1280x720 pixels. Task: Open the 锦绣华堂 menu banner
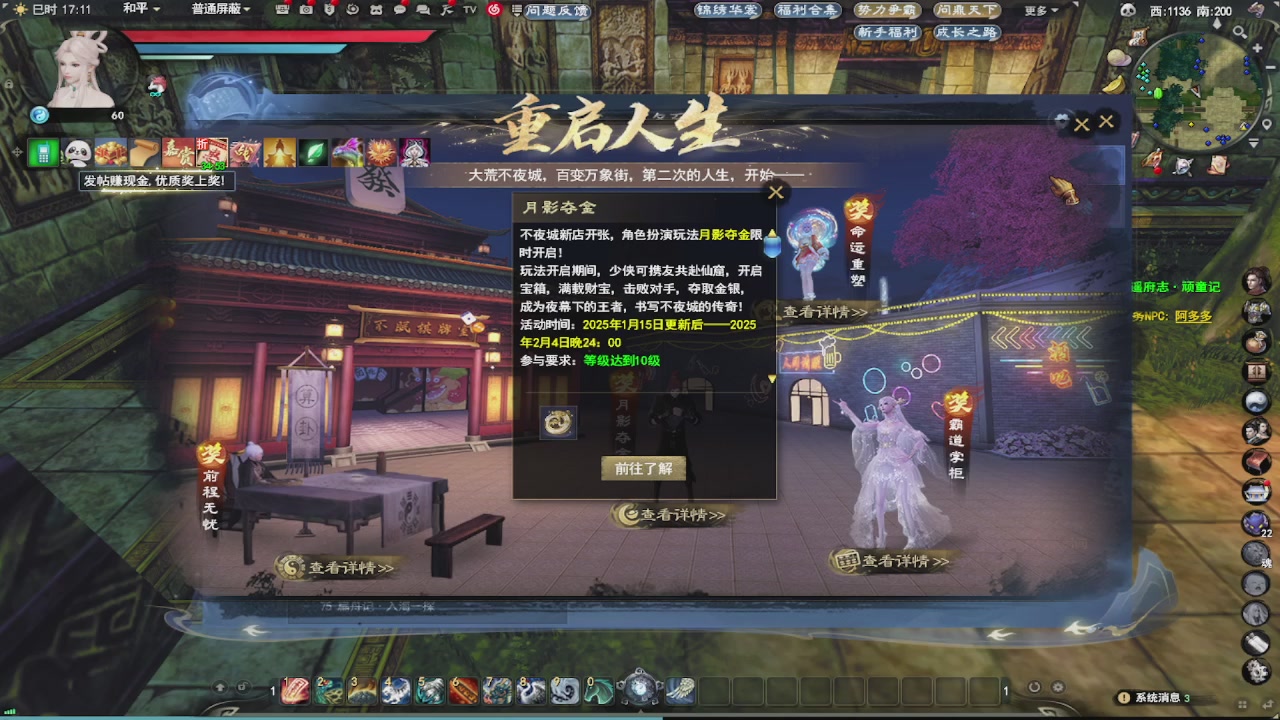730,10
